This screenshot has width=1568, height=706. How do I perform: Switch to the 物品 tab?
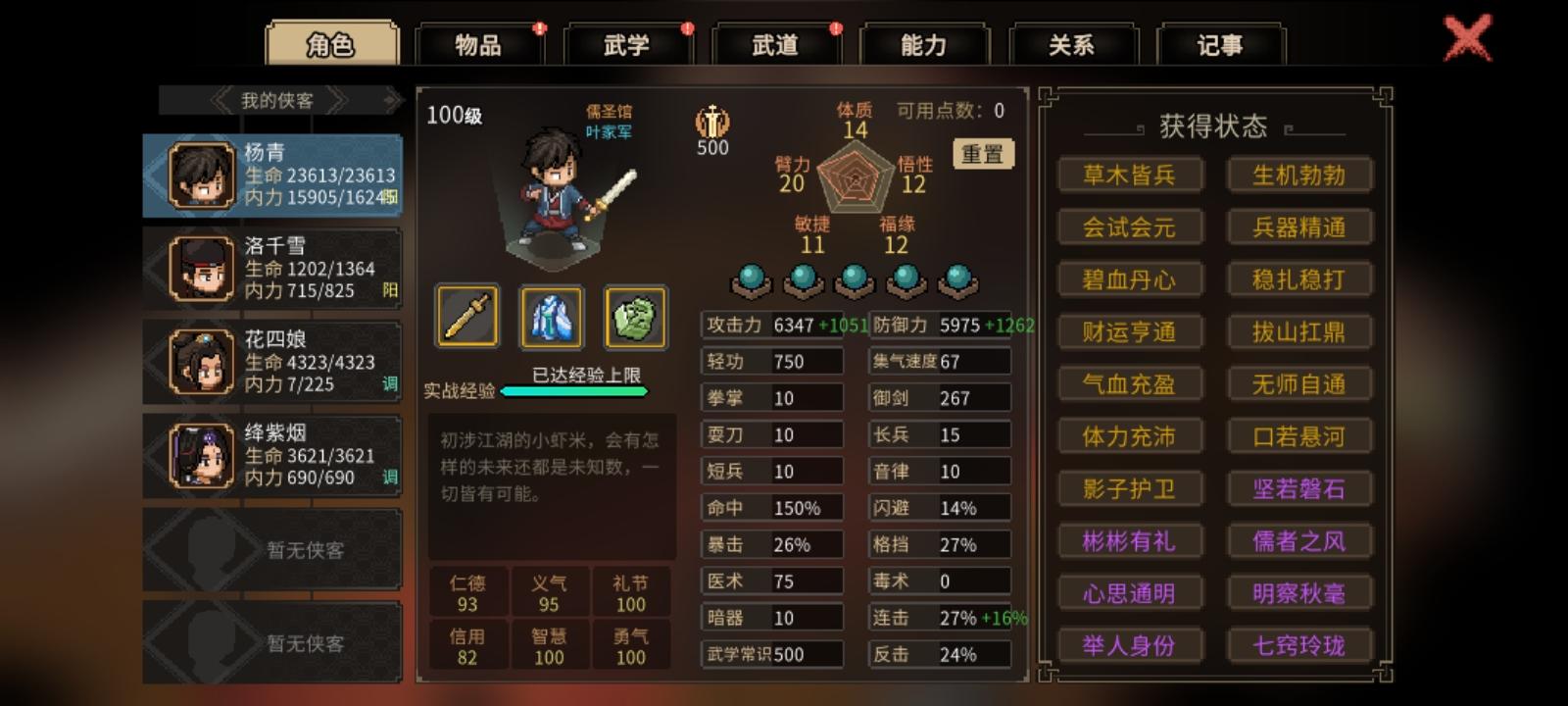point(477,45)
